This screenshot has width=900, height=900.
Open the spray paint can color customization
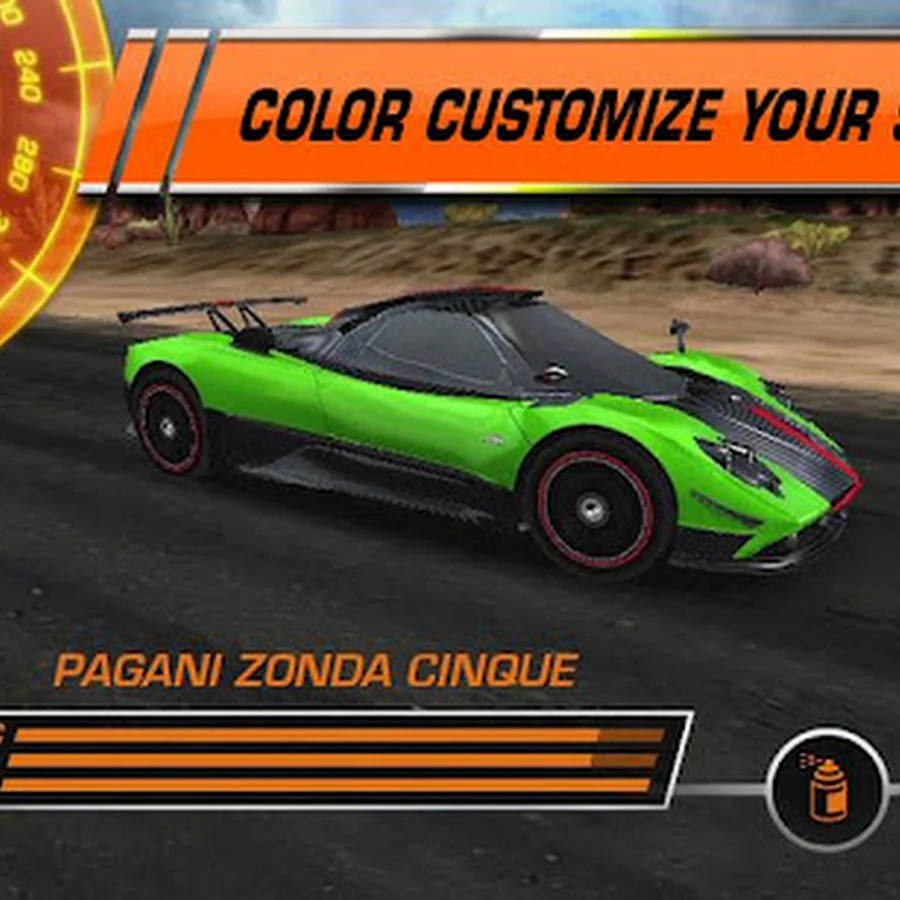(826, 789)
